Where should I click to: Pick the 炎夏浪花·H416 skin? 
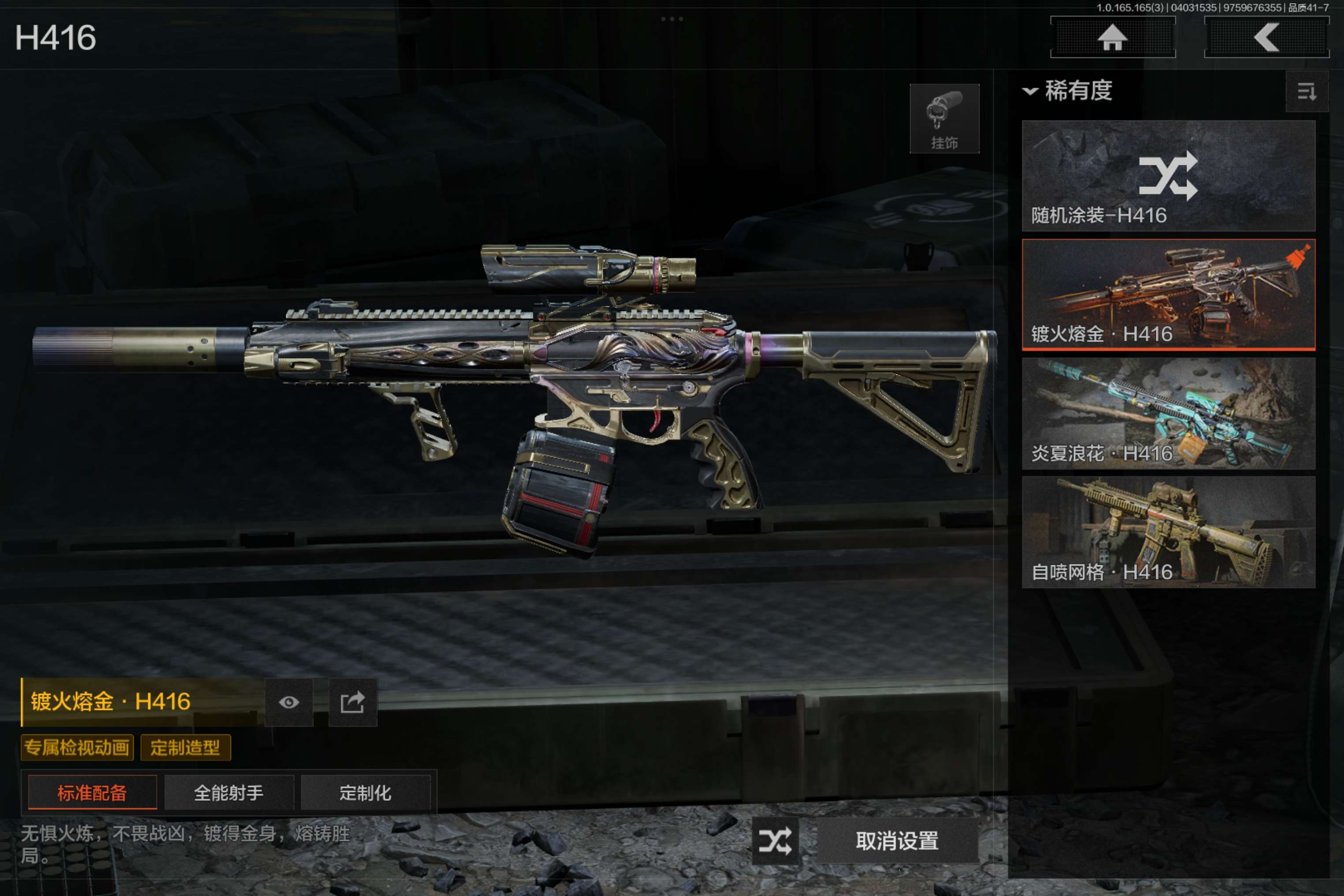click(1168, 413)
